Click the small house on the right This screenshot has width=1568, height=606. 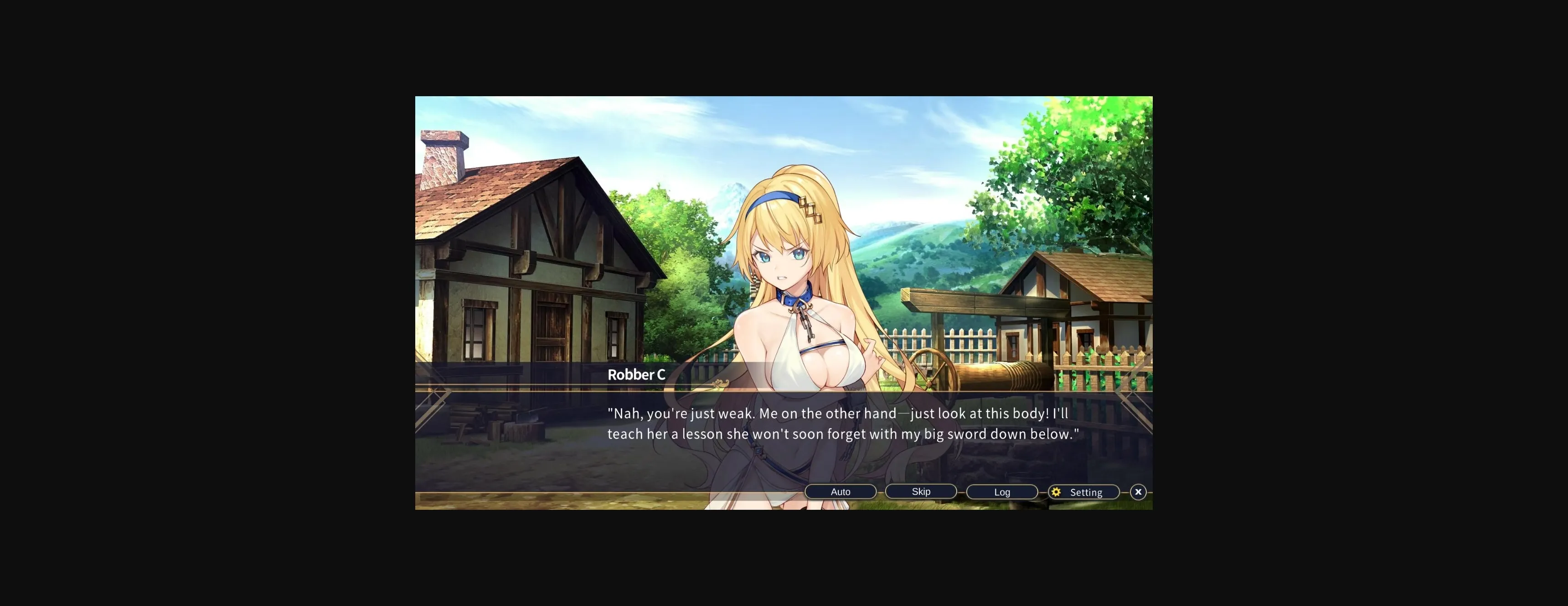(x=1078, y=305)
